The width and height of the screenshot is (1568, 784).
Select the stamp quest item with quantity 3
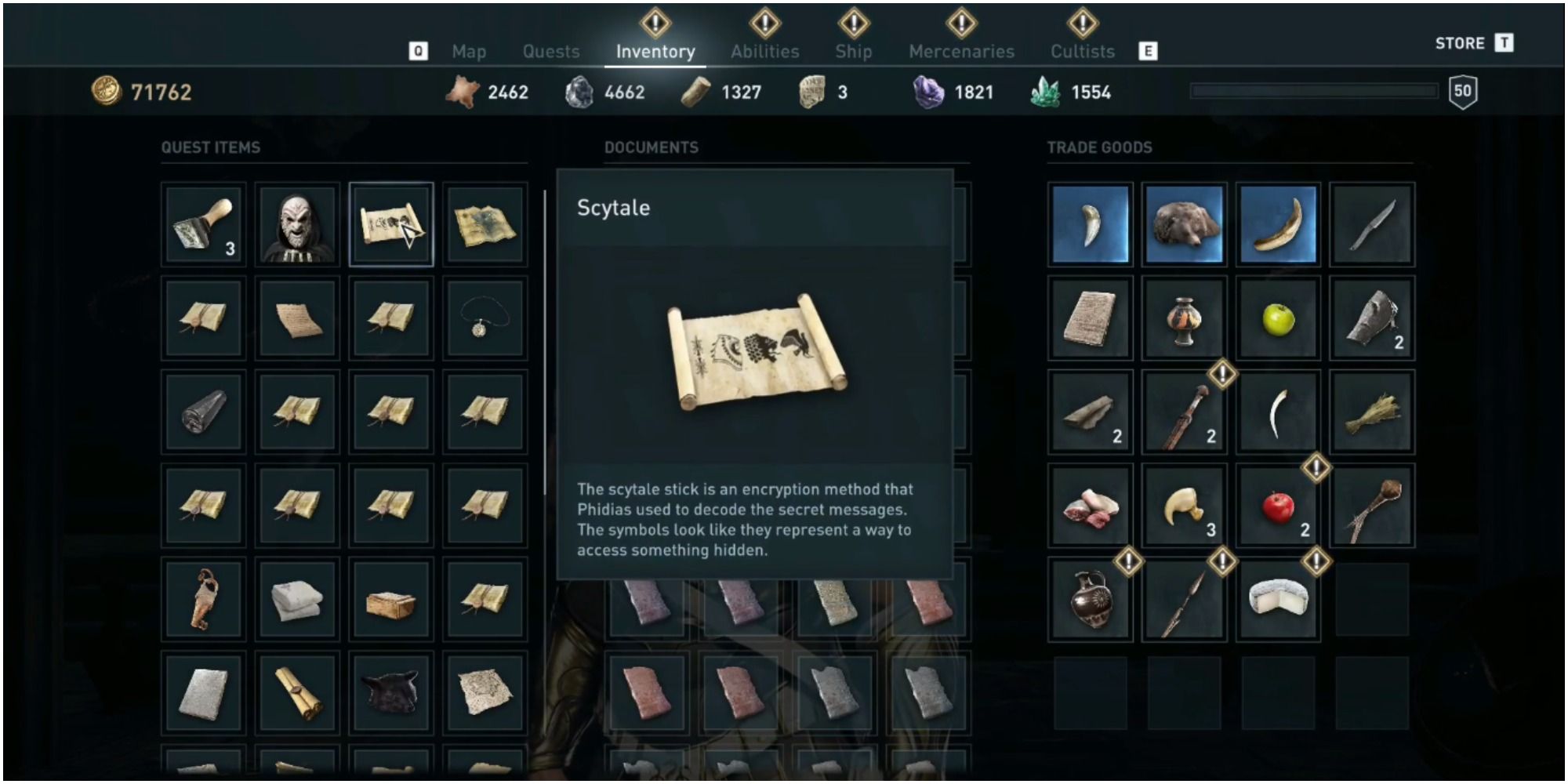coord(202,223)
